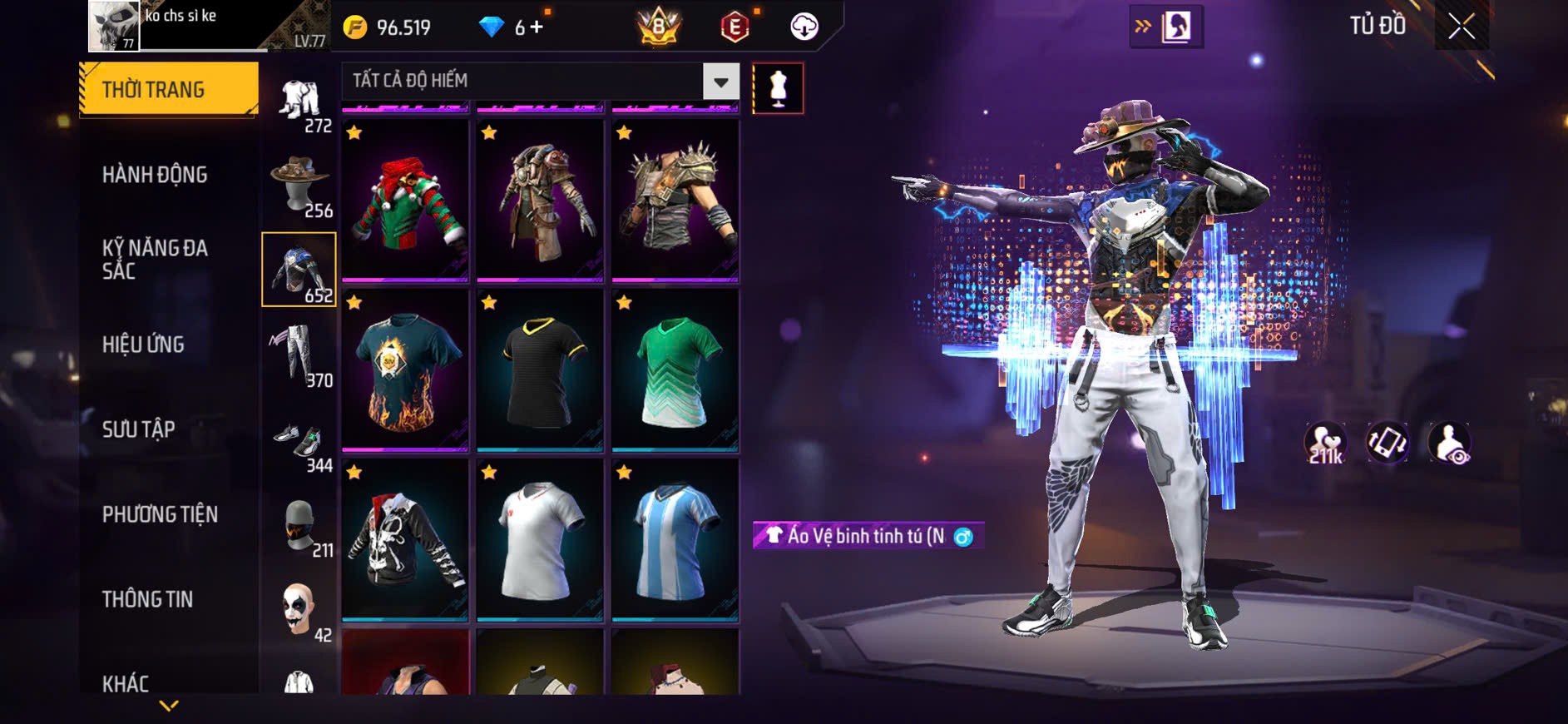This screenshot has width=1568, height=724.
Task: Close the Tủ Đồ wardrobe screen
Action: tap(1462, 27)
